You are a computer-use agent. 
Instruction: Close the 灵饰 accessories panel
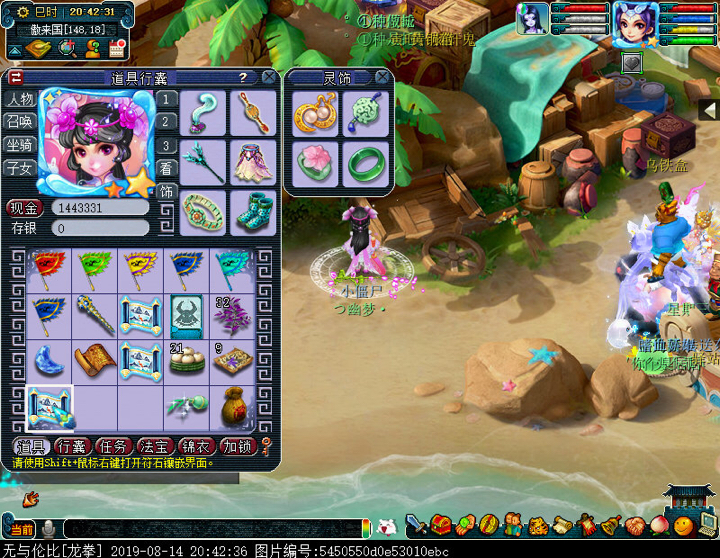[x=381, y=77]
